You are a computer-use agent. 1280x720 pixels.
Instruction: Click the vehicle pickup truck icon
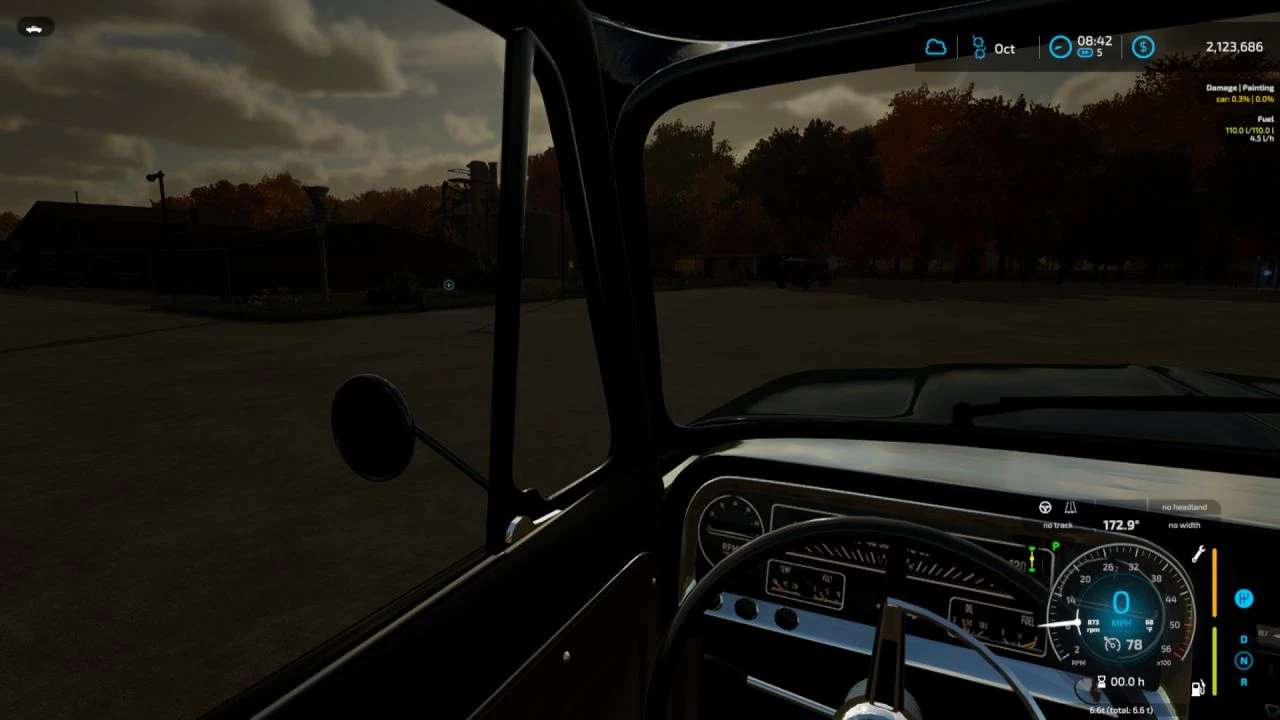click(35, 28)
